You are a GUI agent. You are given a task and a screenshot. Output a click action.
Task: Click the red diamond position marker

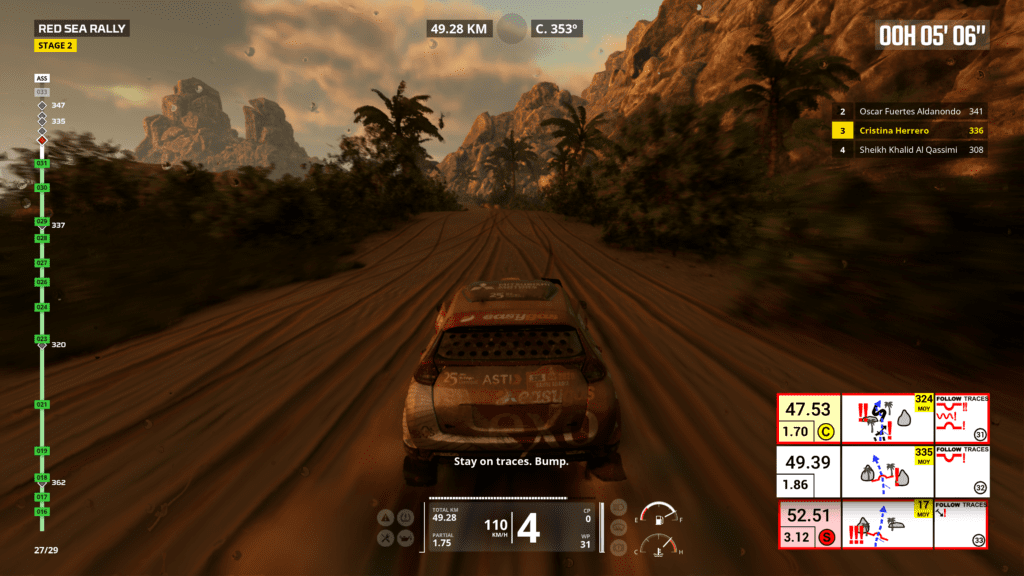[42, 141]
